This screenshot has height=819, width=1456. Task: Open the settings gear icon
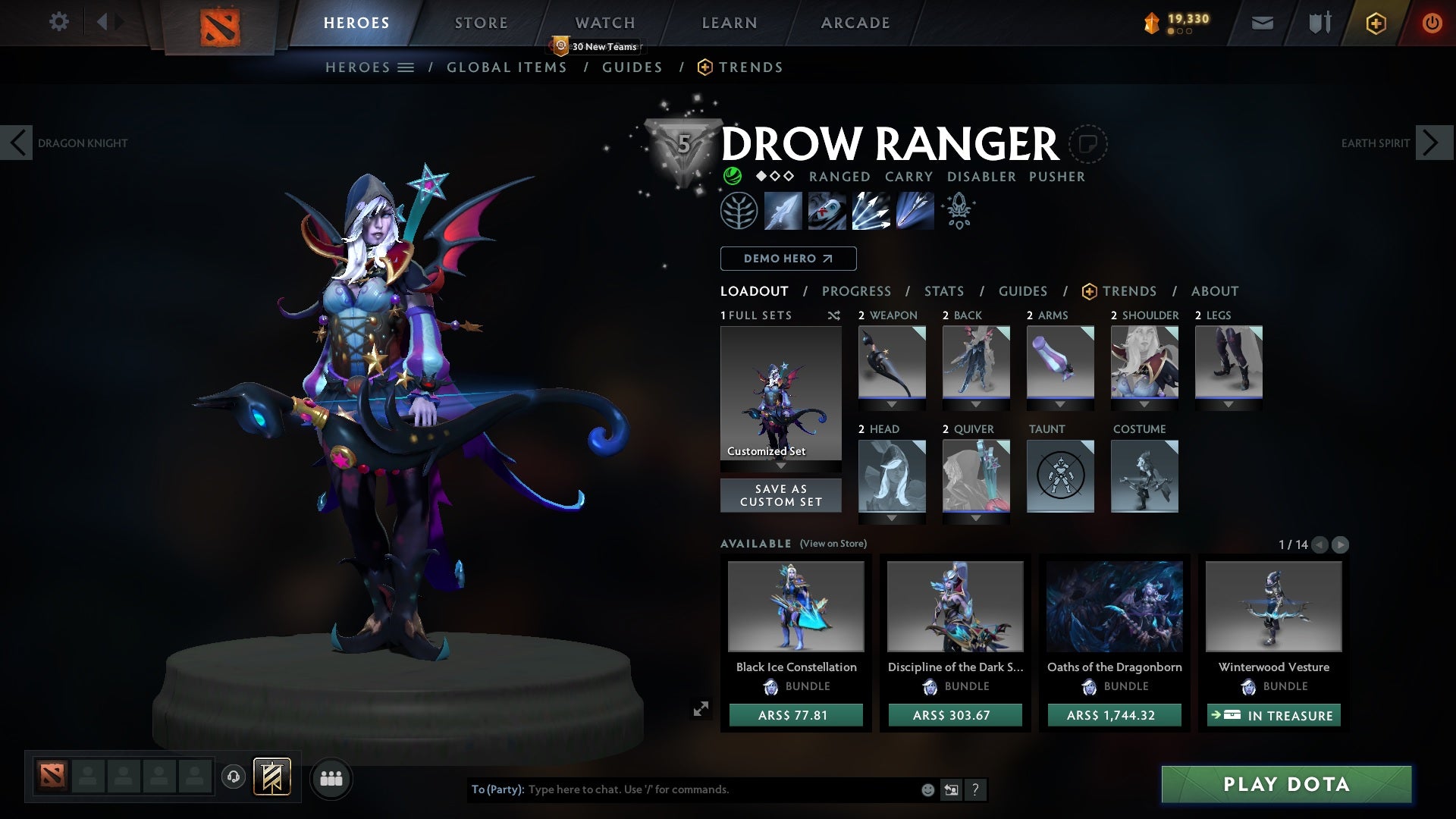click(59, 22)
